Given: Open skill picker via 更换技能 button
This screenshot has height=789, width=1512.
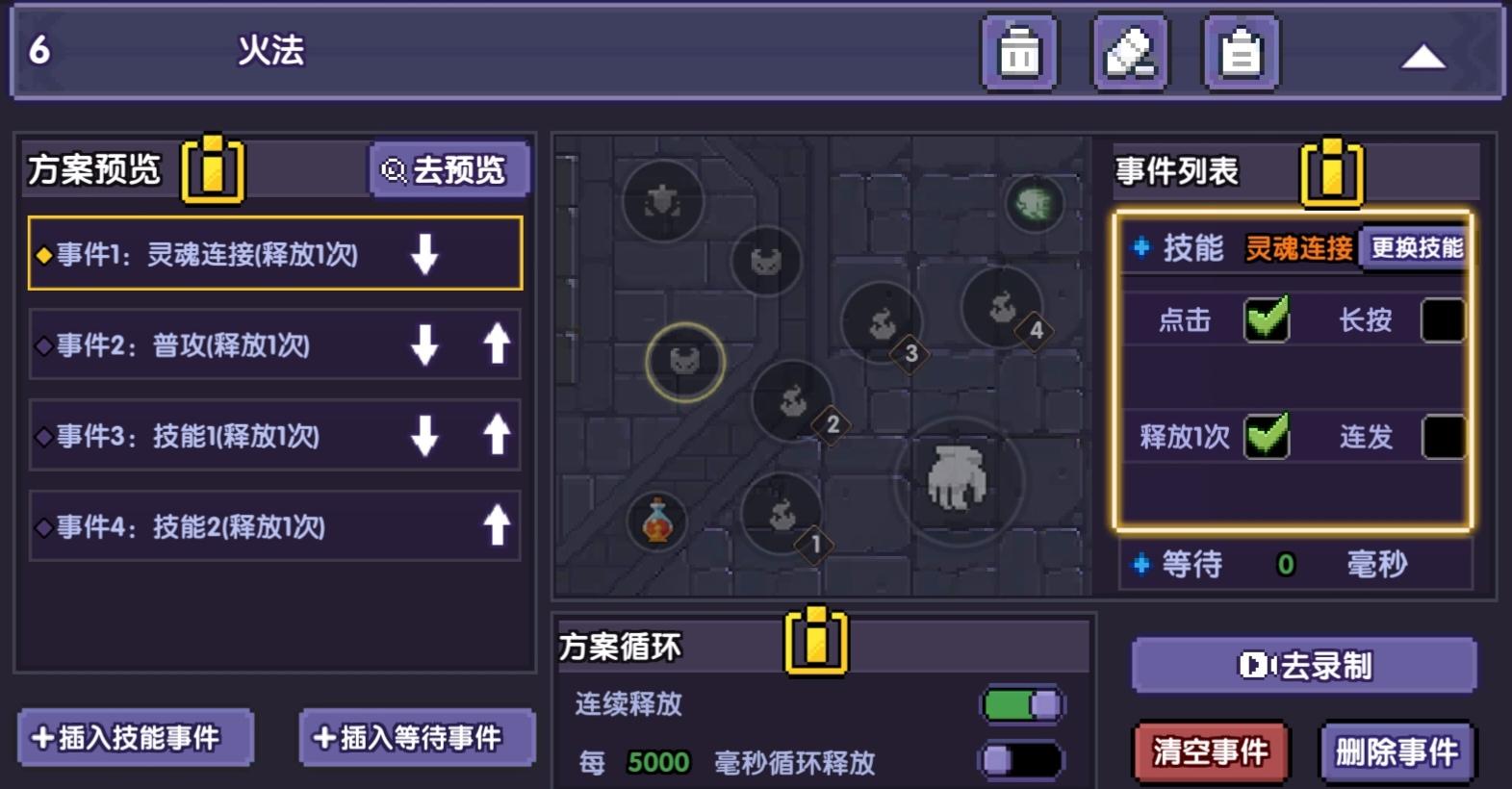Looking at the screenshot, I should [x=1415, y=247].
